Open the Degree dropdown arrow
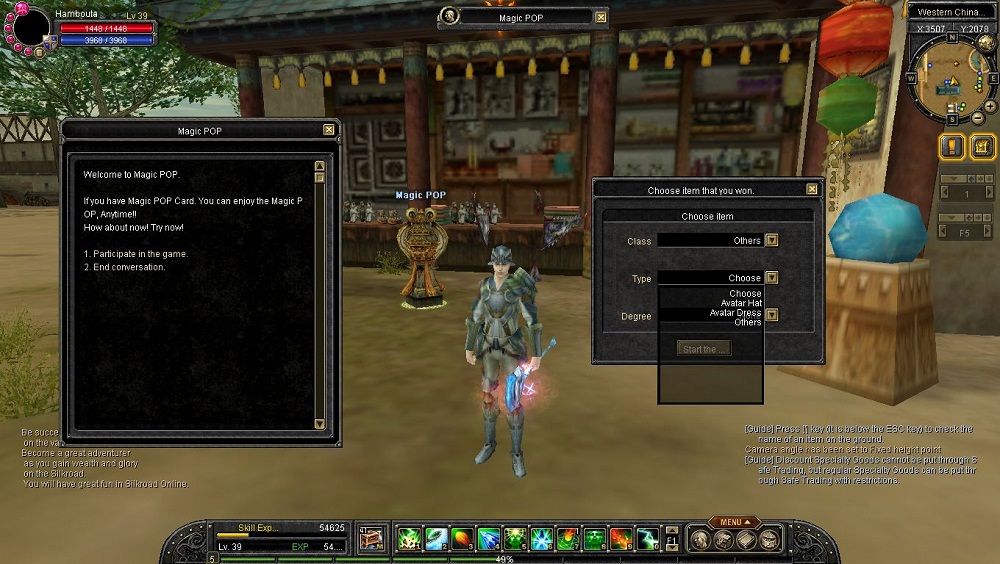This screenshot has height=564, width=1000. tap(771, 316)
